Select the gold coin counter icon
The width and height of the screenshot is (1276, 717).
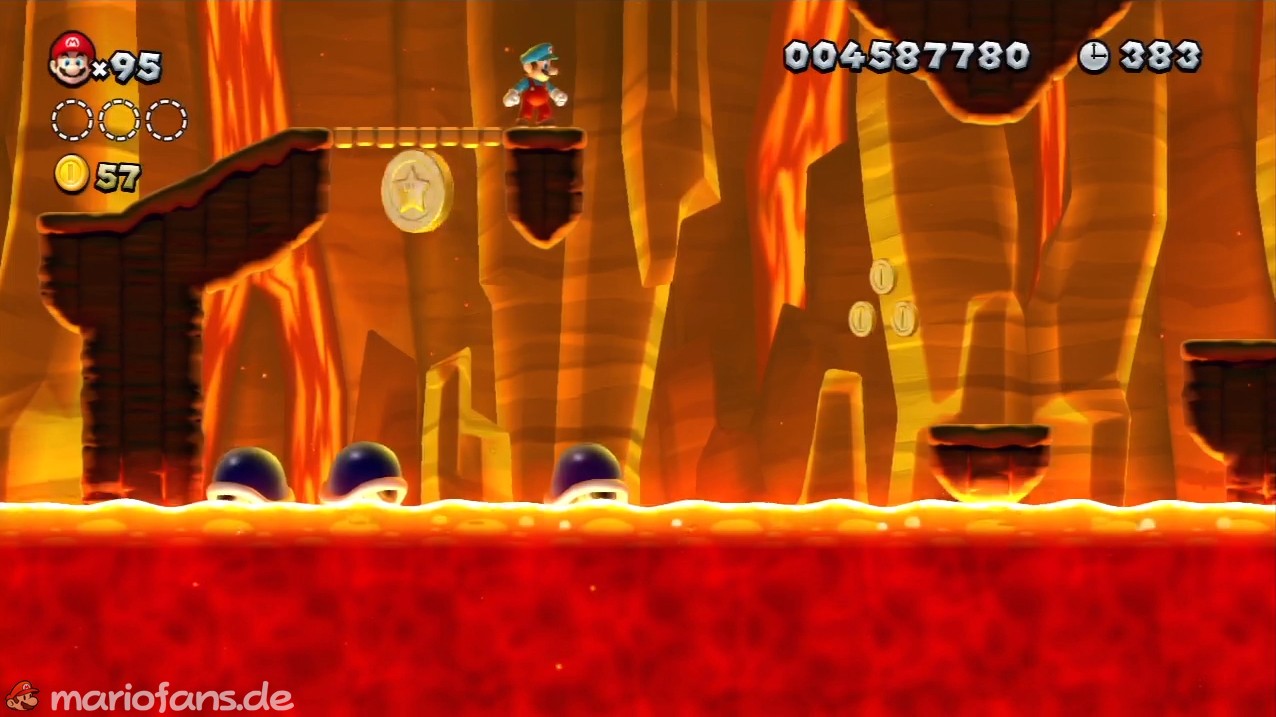71,175
